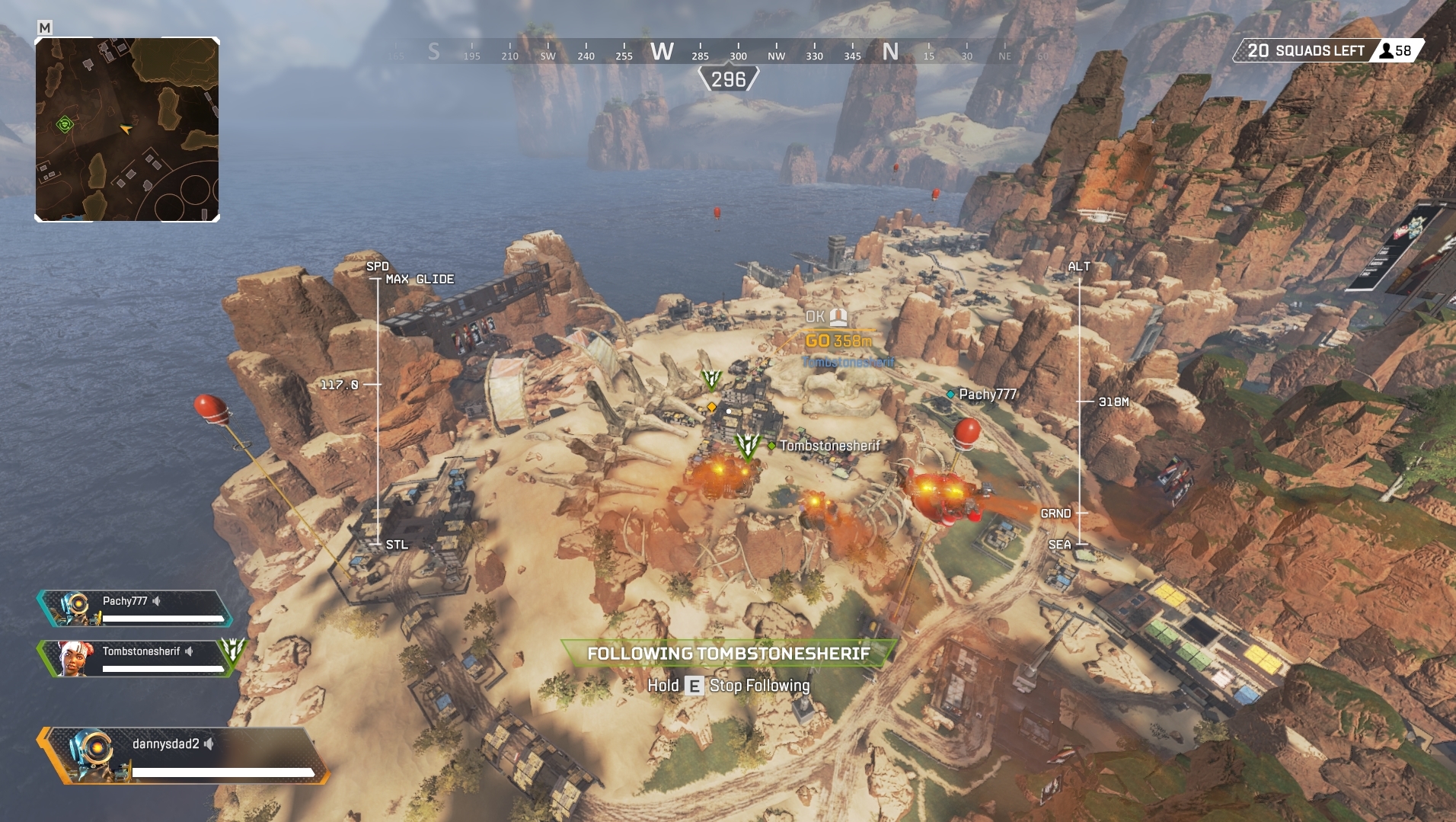Click the GO 358m ping marker
The height and width of the screenshot is (822, 1456).
coord(838,341)
